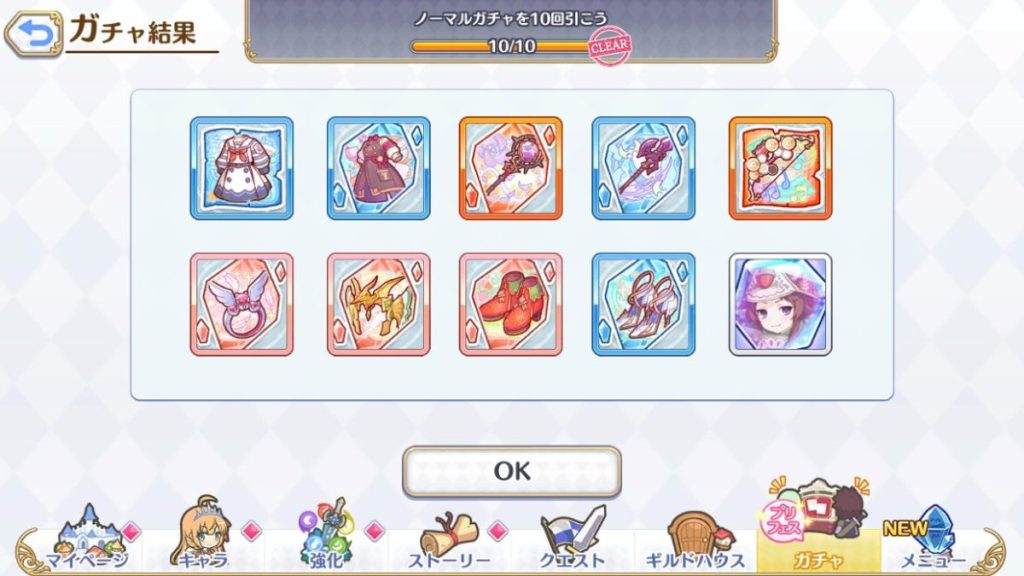Viewport: 1024px width, 576px height.
Task: Inspect the winged ring item
Action: [x=242, y=304]
